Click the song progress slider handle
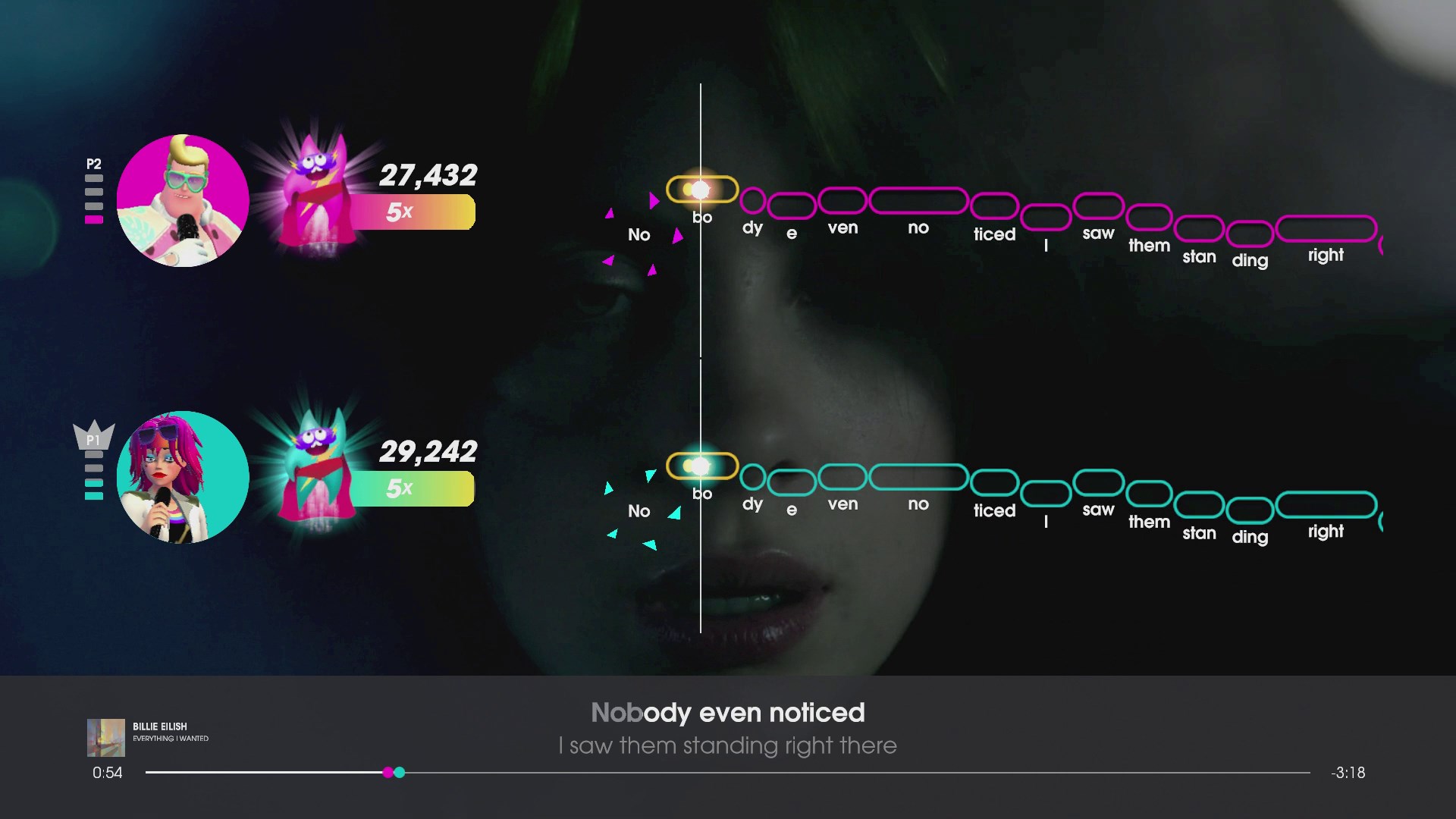Viewport: 1456px width, 819px height. pos(394,773)
